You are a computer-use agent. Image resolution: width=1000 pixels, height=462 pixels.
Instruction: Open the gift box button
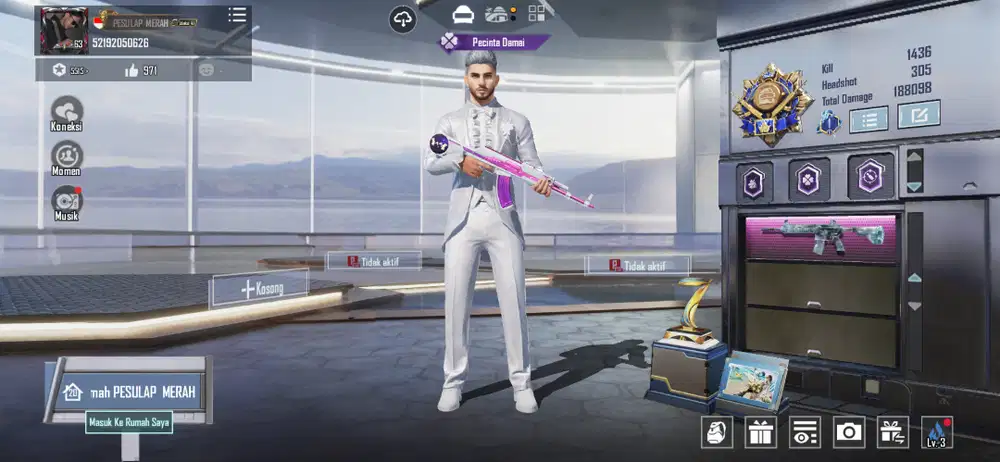(760, 432)
